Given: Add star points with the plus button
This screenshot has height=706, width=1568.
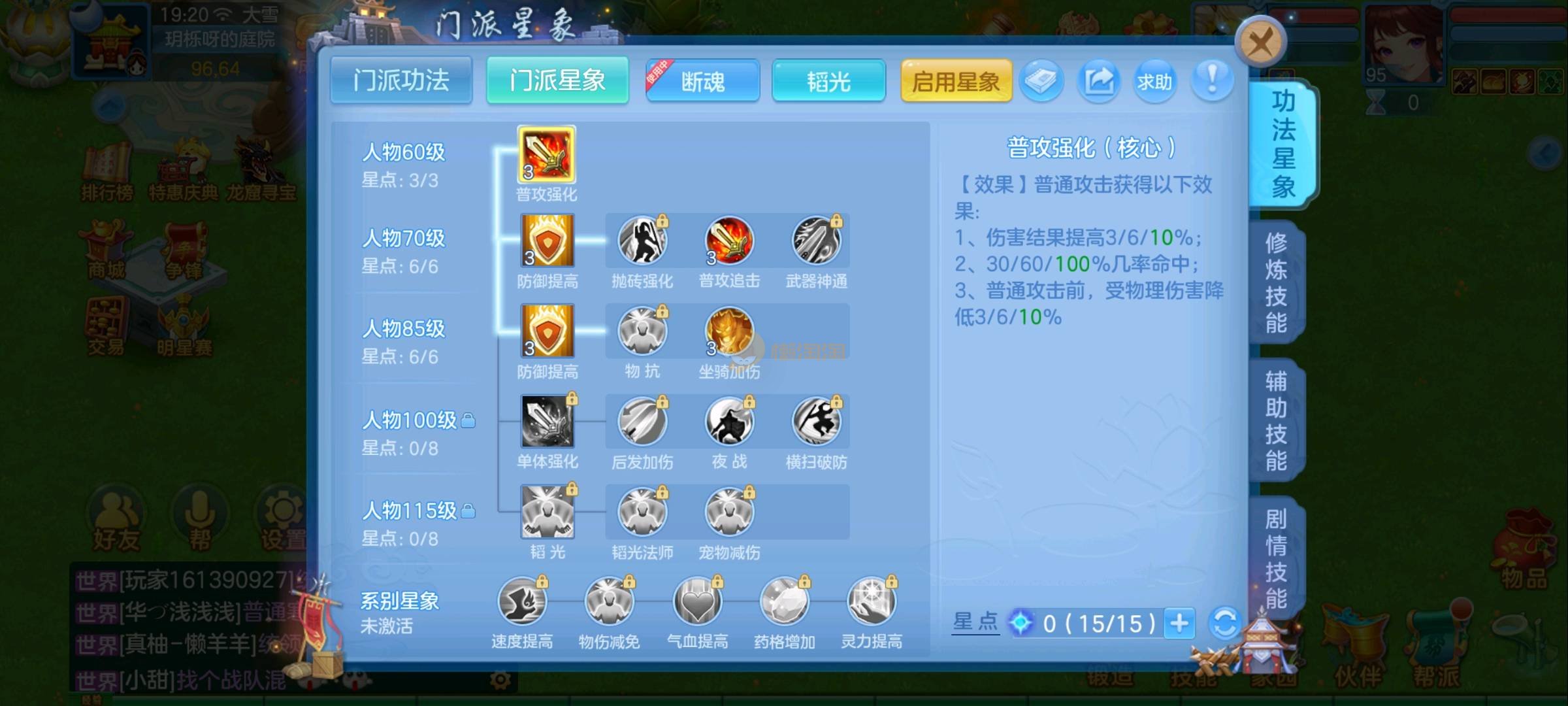Looking at the screenshot, I should tap(1179, 623).
